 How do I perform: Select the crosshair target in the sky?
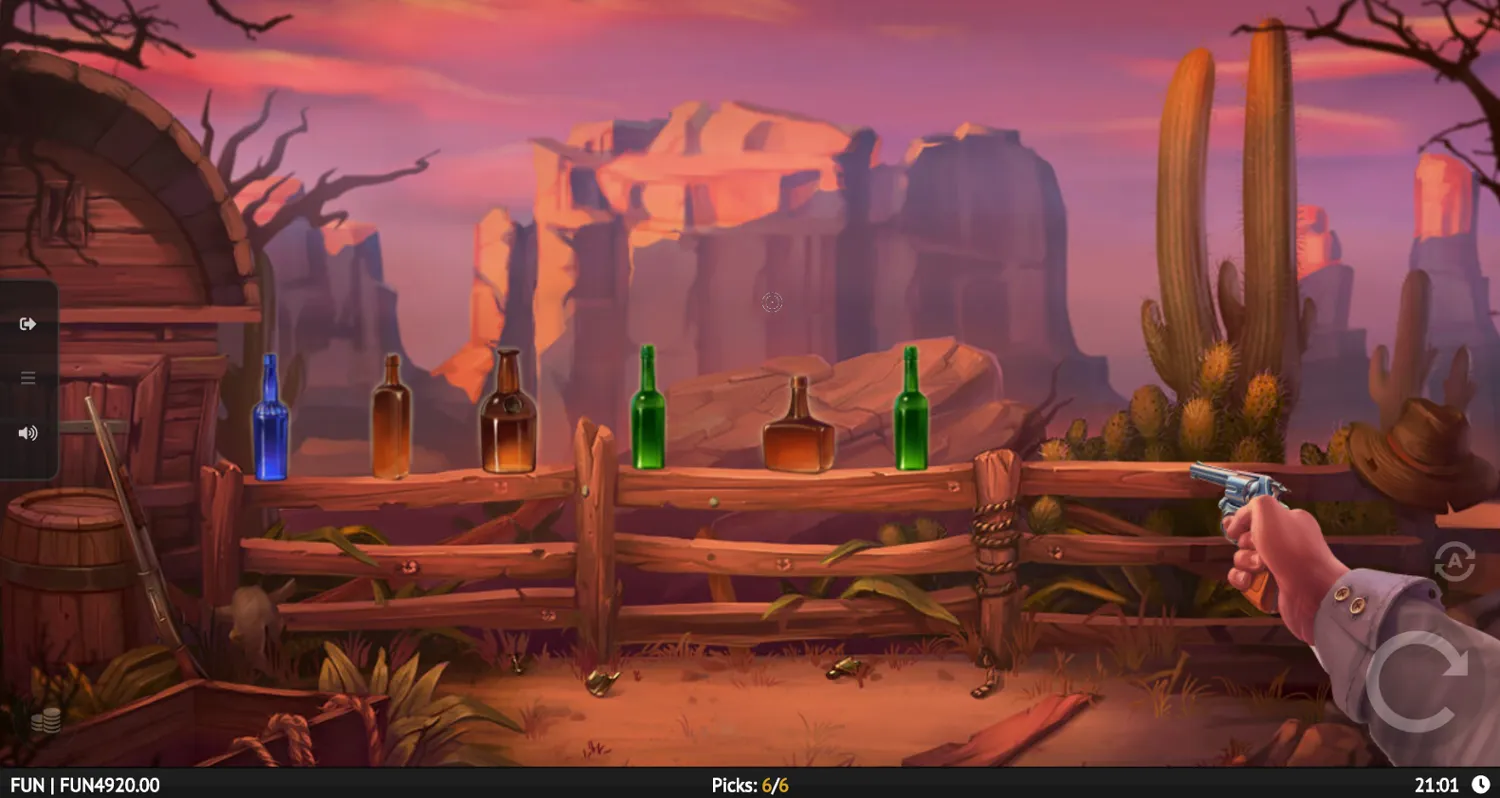(x=770, y=303)
